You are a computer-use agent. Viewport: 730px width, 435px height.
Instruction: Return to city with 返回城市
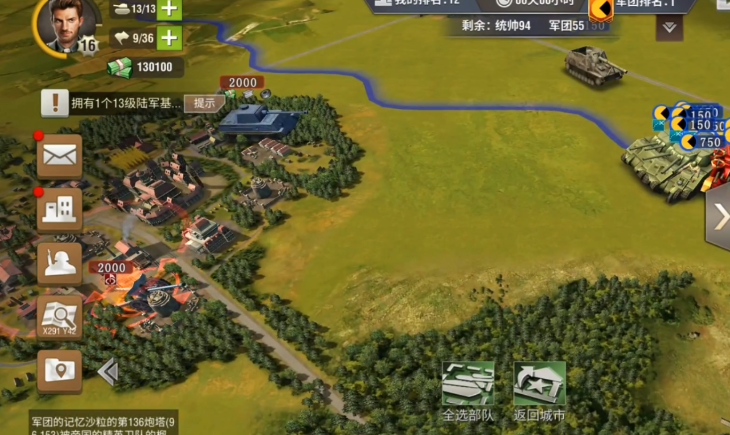coord(539,391)
